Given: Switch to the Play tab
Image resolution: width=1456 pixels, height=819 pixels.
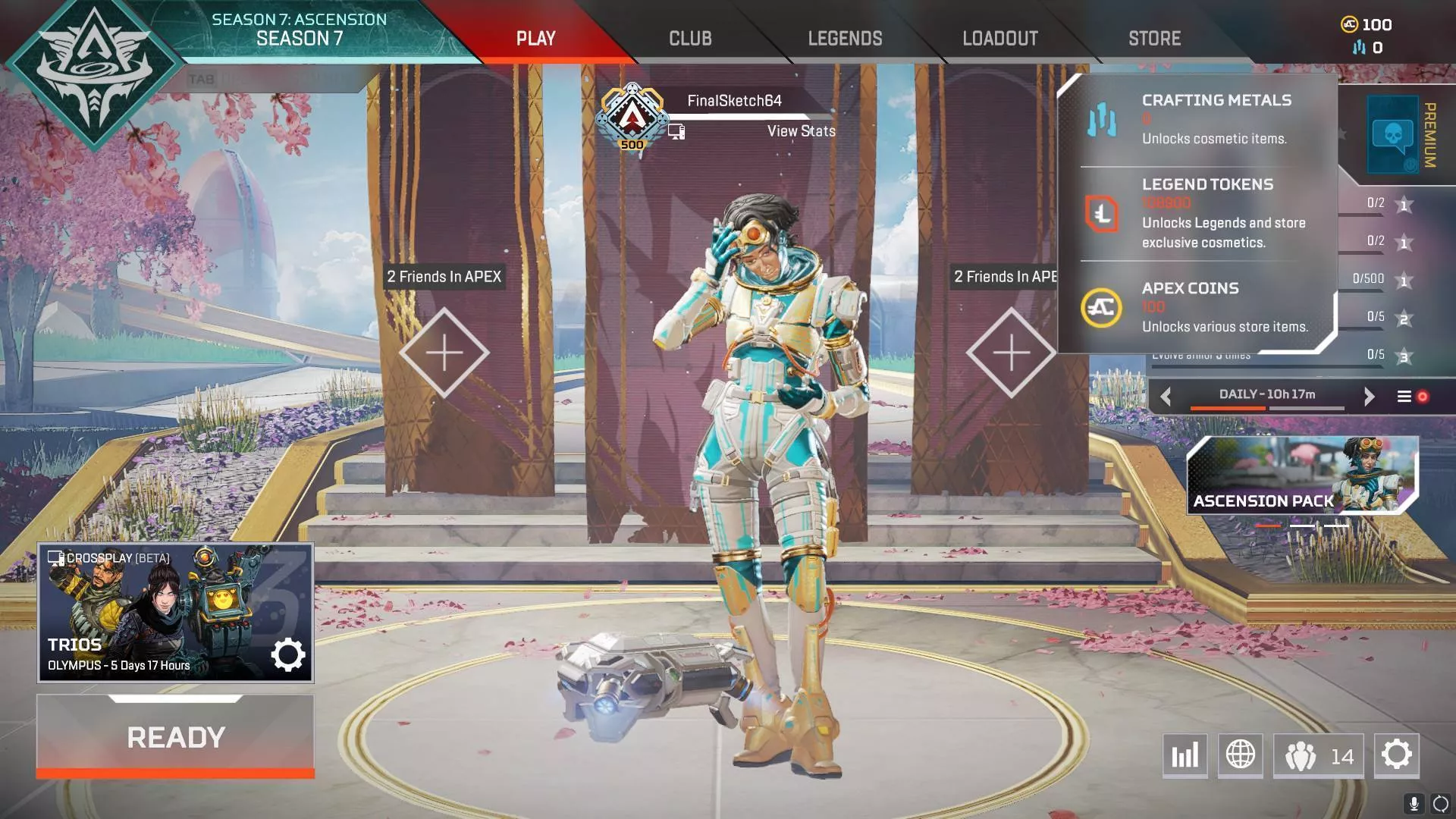Looking at the screenshot, I should 535,39.
